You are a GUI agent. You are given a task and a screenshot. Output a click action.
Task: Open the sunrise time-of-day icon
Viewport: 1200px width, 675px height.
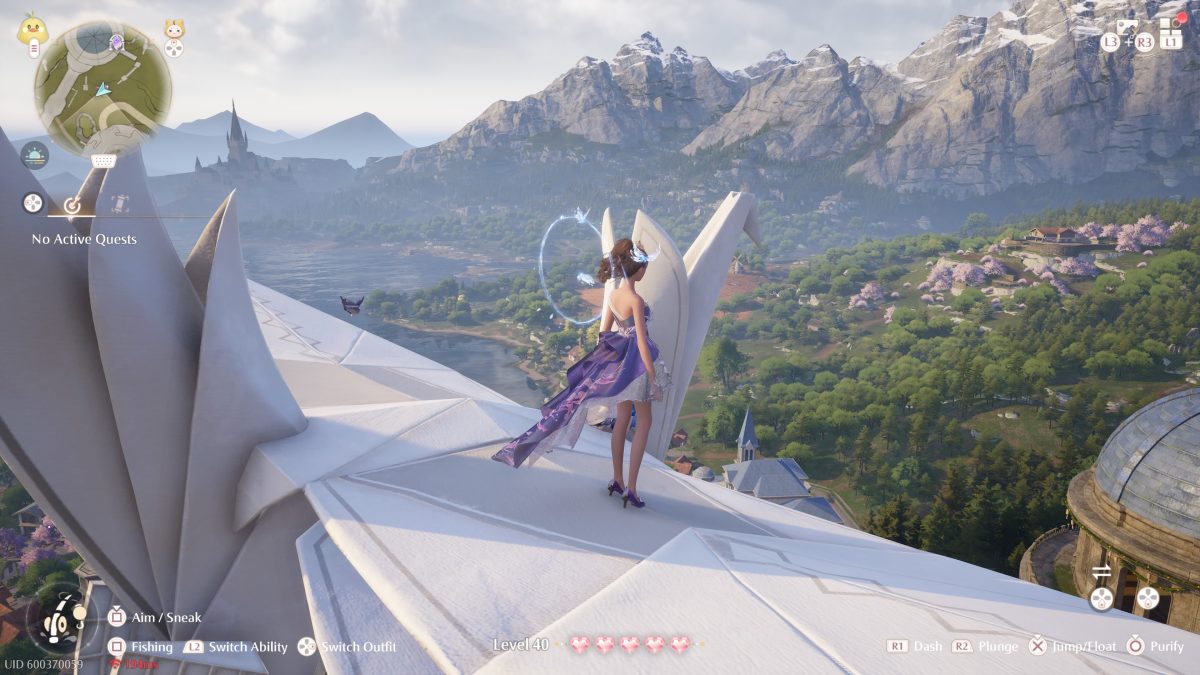click(34, 155)
